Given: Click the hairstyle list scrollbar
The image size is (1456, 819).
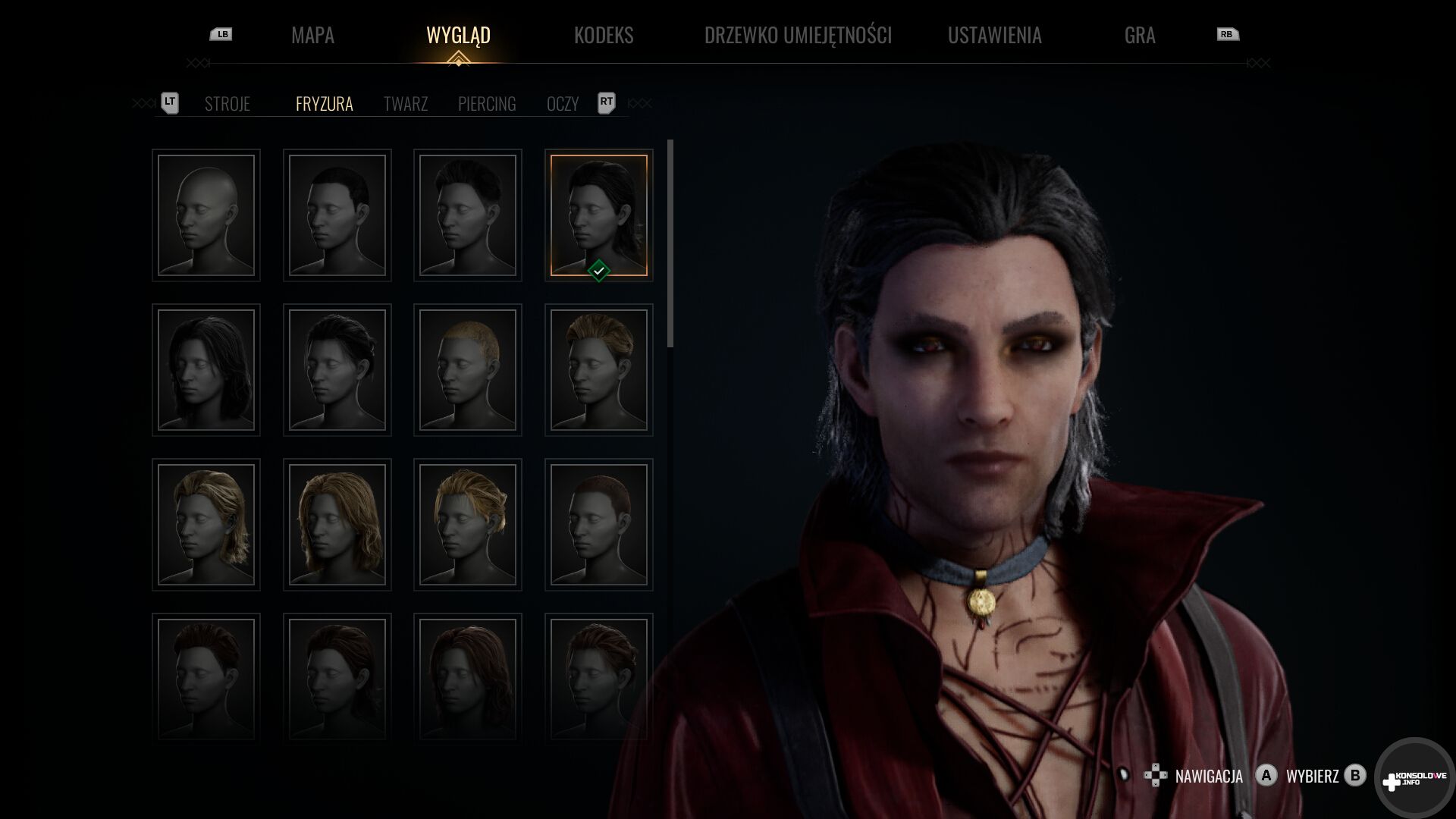Looking at the screenshot, I should tap(670, 243).
